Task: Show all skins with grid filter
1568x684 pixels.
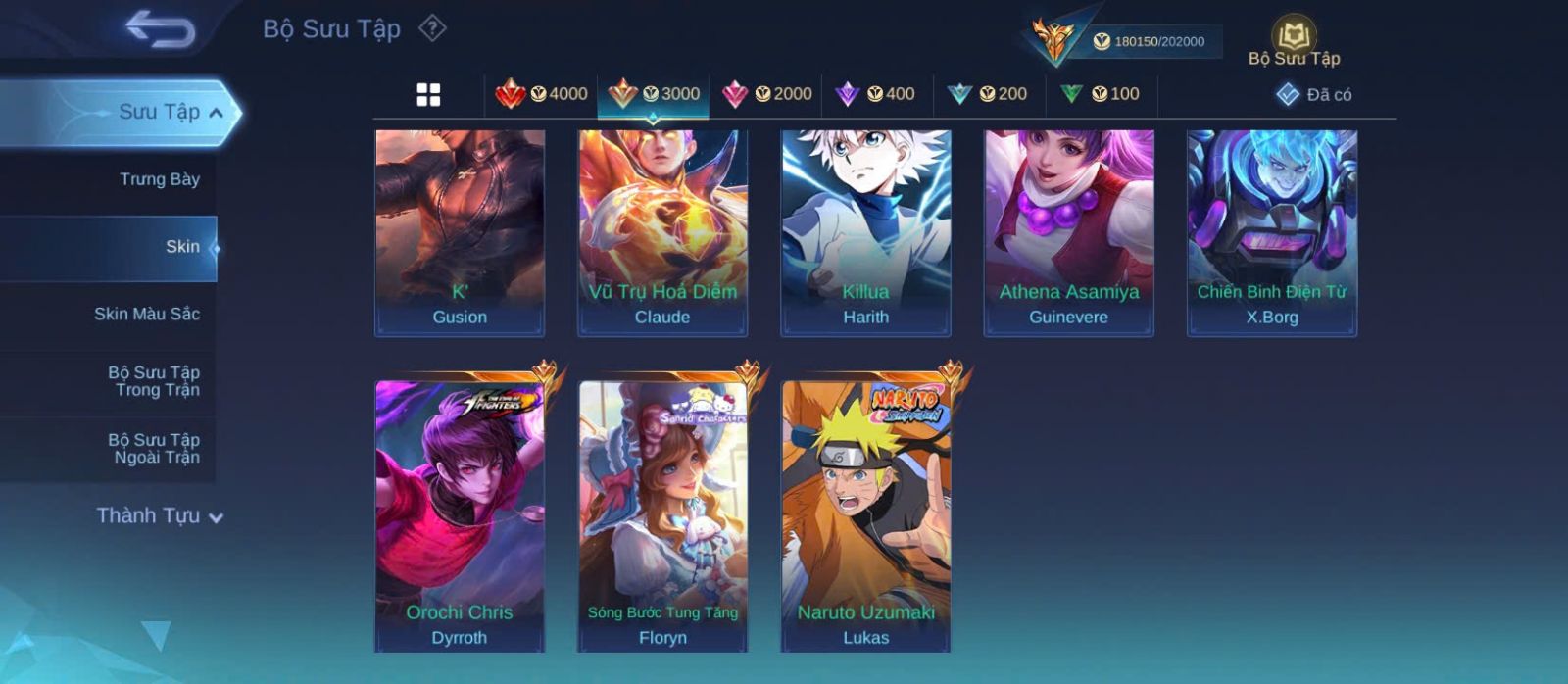Action: click(428, 95)
